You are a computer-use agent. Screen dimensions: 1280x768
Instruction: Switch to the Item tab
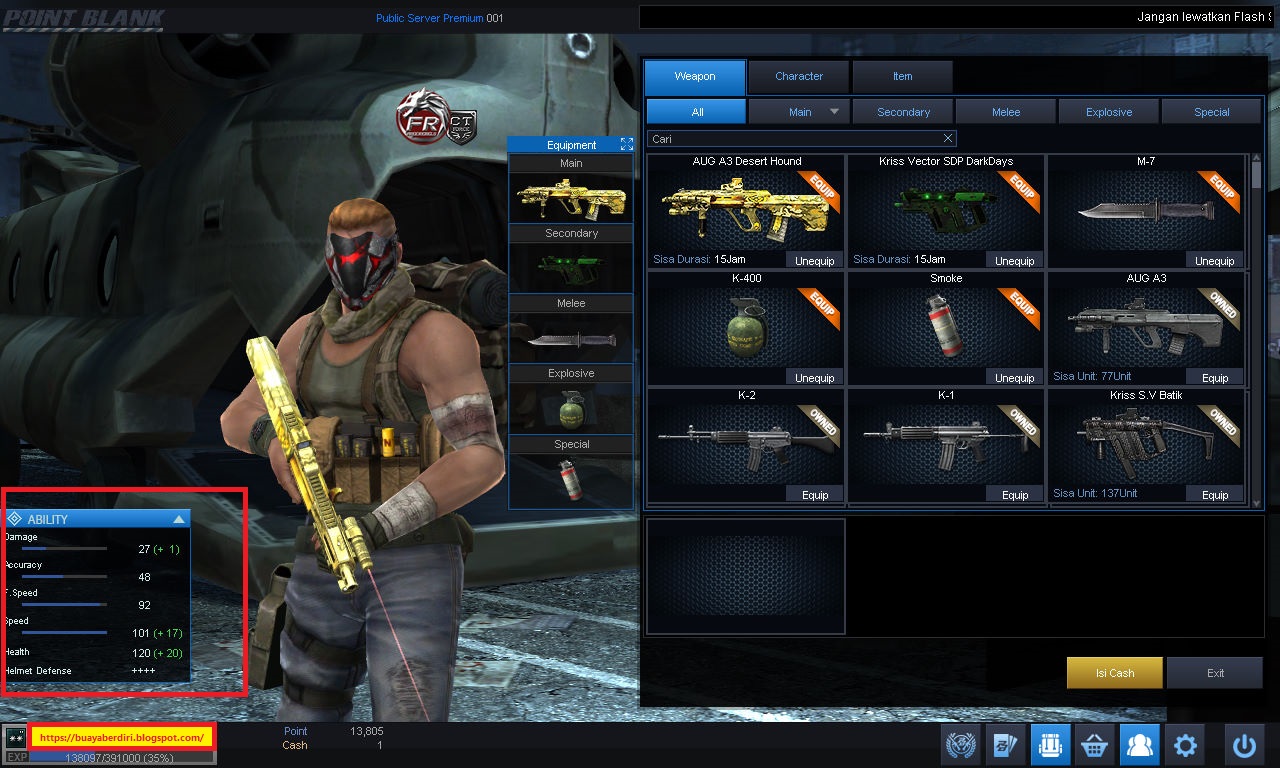tap(902, 76)
